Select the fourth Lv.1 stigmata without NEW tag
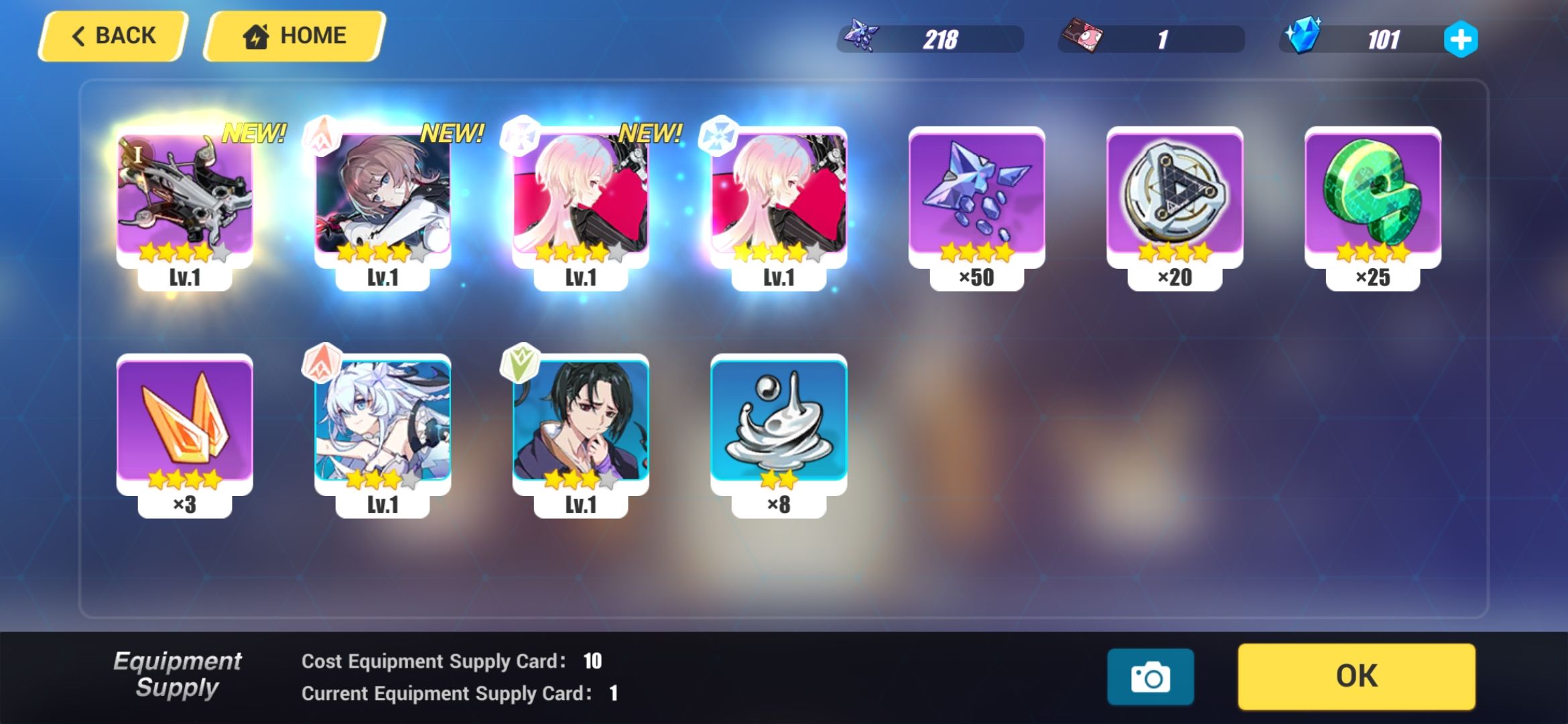The width and height of the screenshot is (1568, 724). pyautogui.click(x=777, y=194)
